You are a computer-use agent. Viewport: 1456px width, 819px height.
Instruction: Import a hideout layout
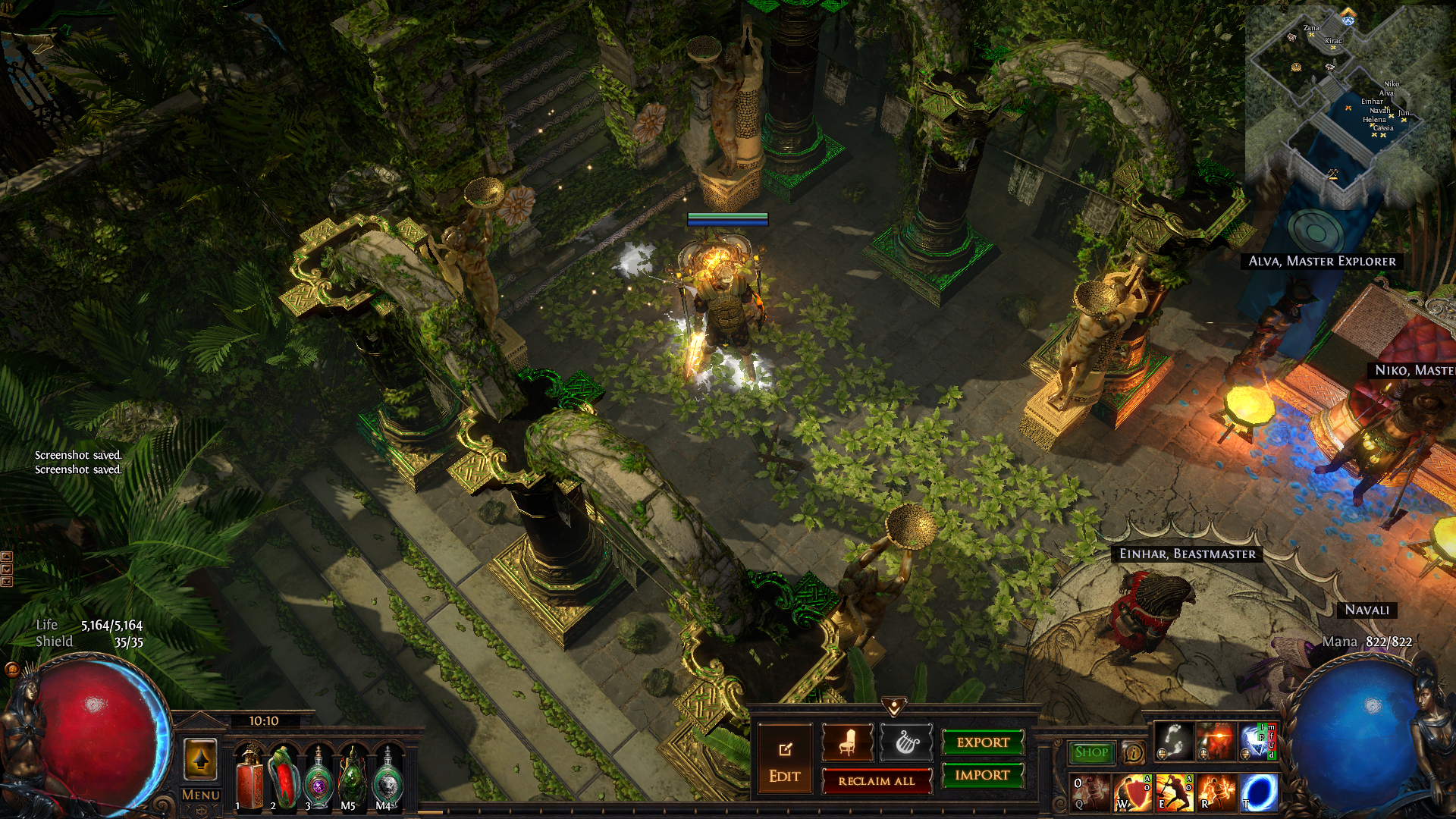click(x=983, y=775)
